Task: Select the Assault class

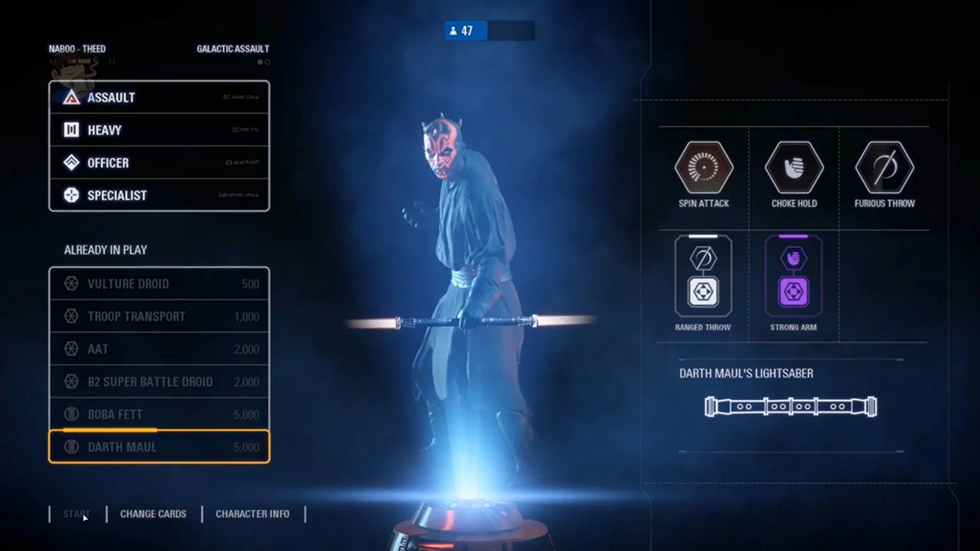Action: [158, 98]
